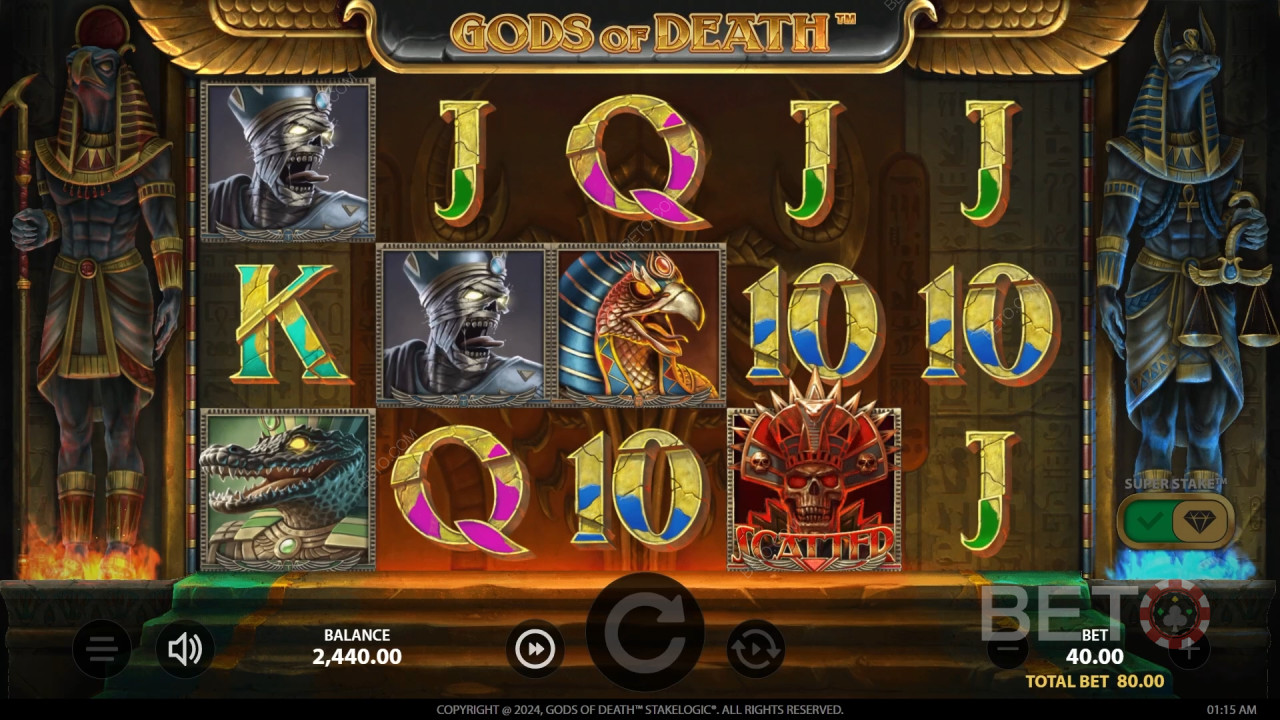Spin the reels with the central button
This screenshot has height=720, width=1280.
644,632
